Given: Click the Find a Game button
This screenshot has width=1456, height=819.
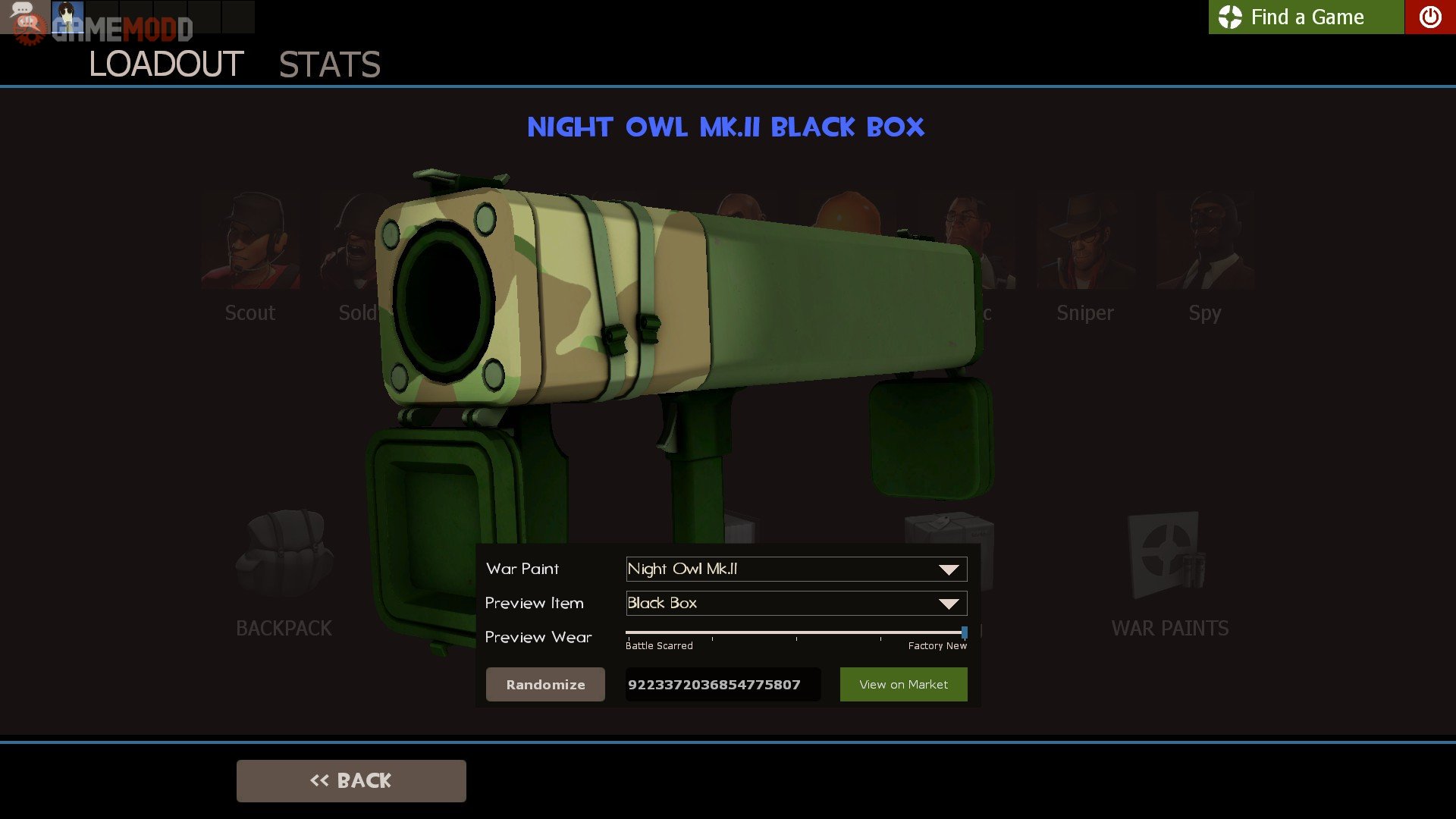Looking at the screenshot, I should click(x=1306, y=17).
